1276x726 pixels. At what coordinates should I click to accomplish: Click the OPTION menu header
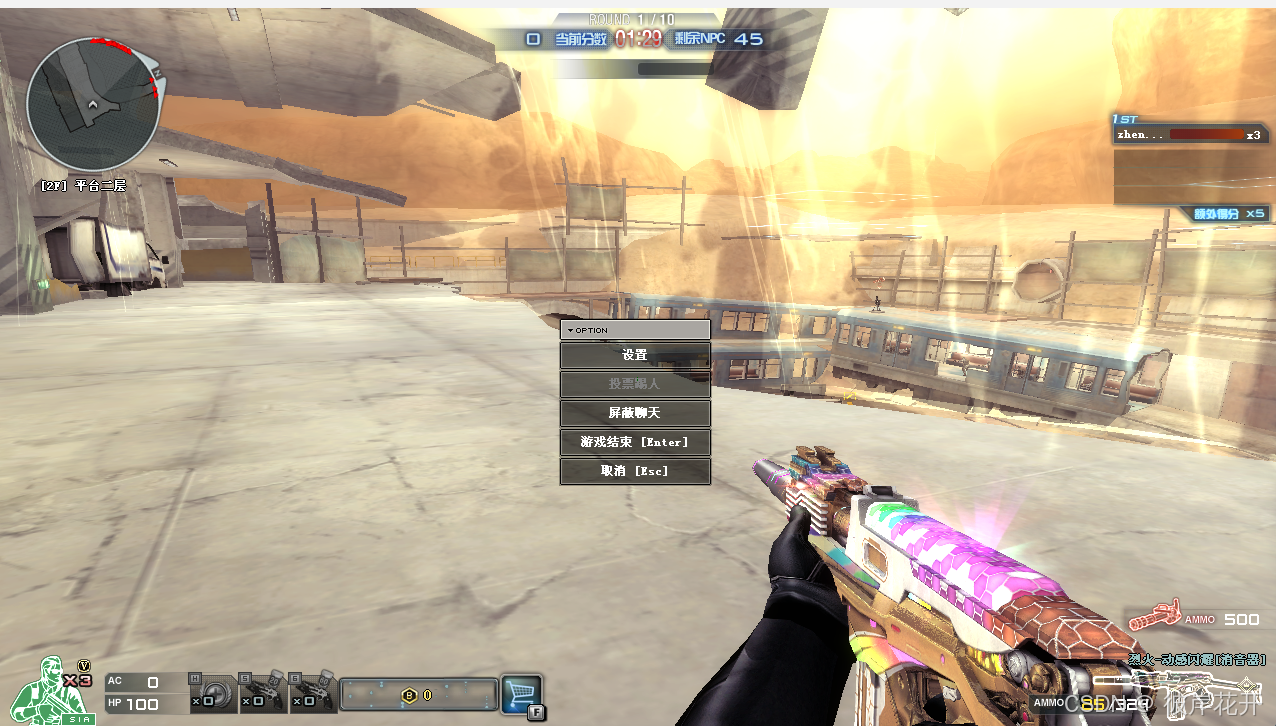pyautogui.click(x=635, y=330)
